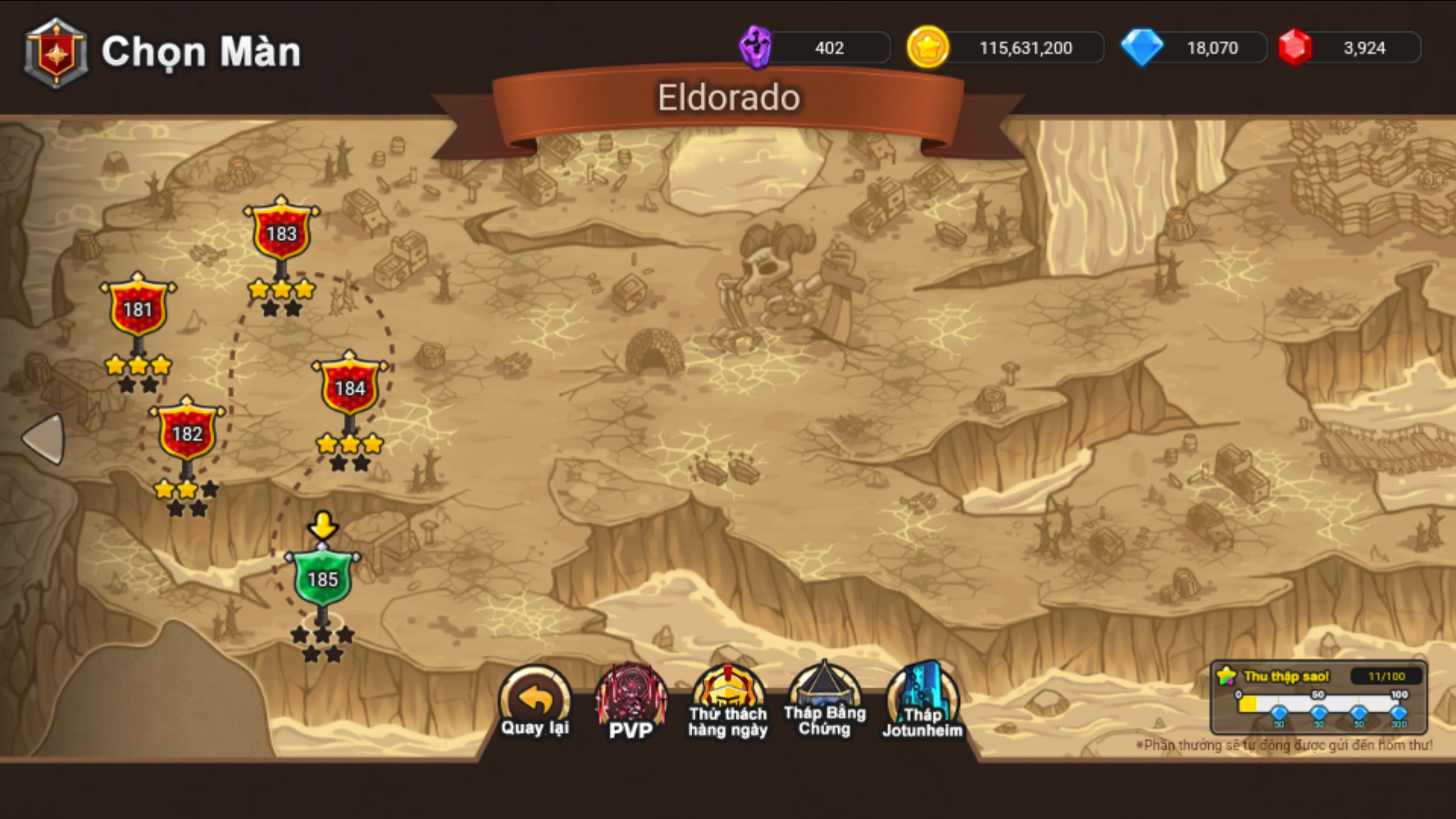Viewport: 1456px width, 819px height.
Task: Enter Tháp Bằng Chứng tower
Action: [824, 702]
